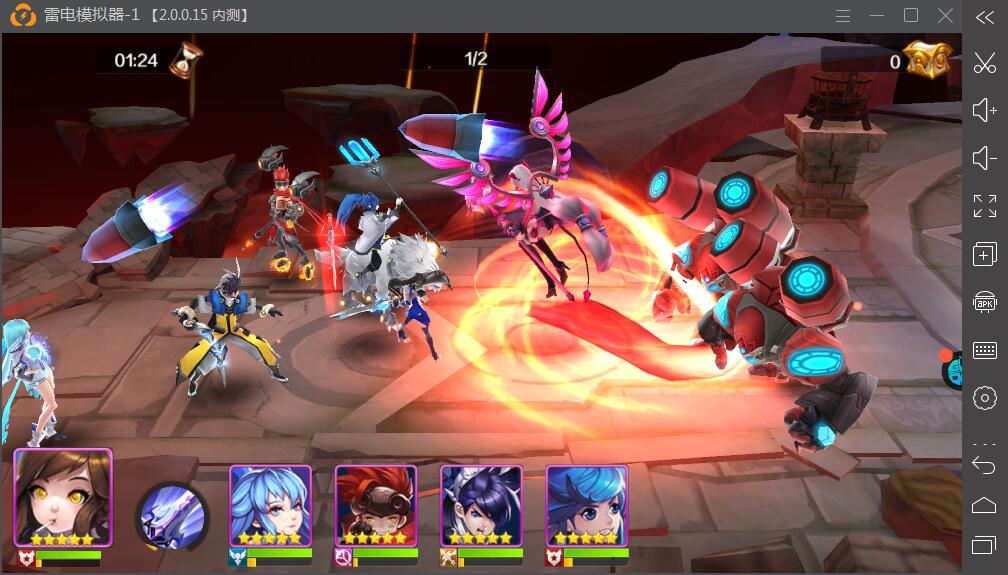Lower volume with the speaker minus button

[985, 158]
